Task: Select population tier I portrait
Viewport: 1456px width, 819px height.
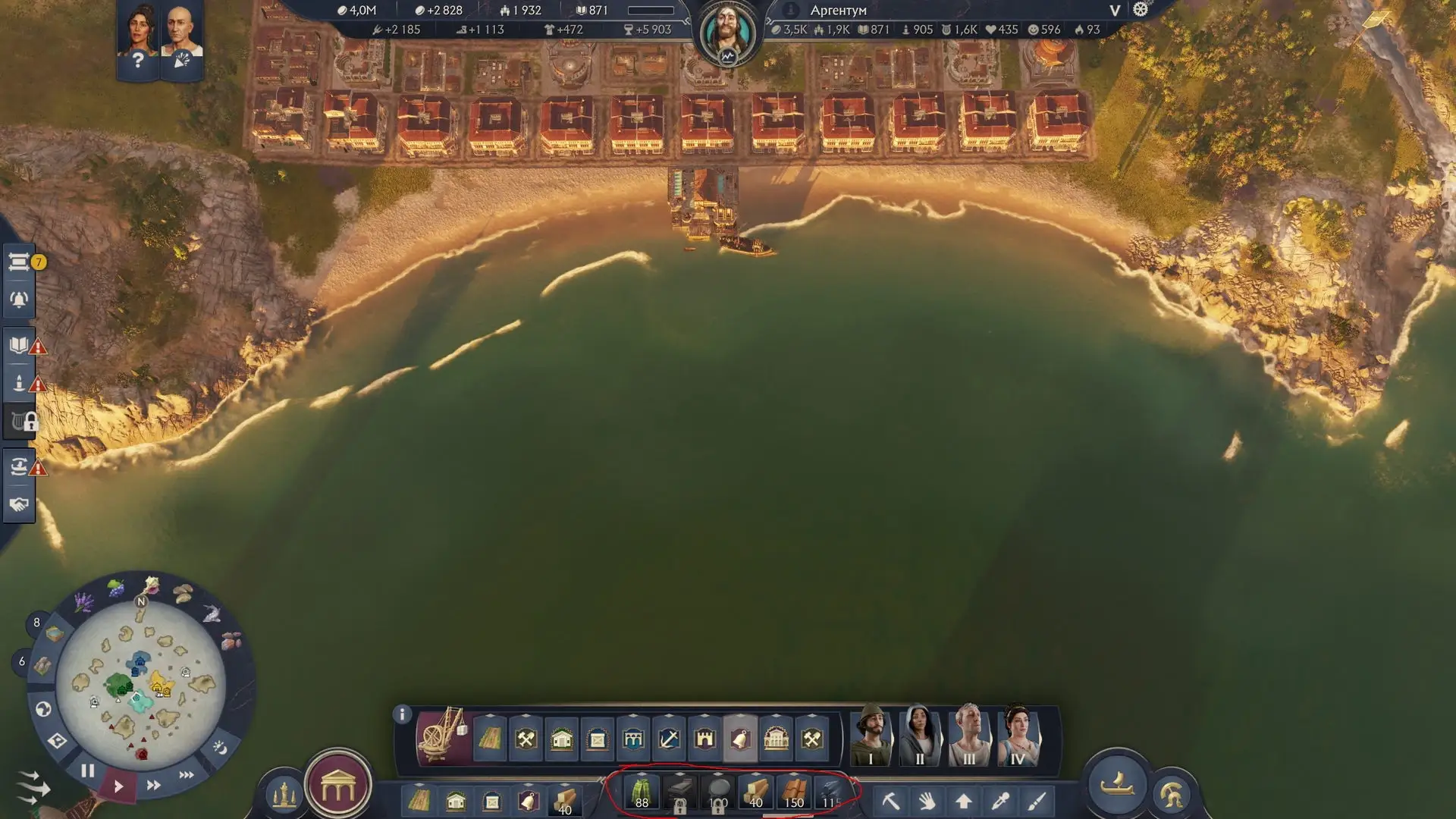Action: (x=871, y=736)
